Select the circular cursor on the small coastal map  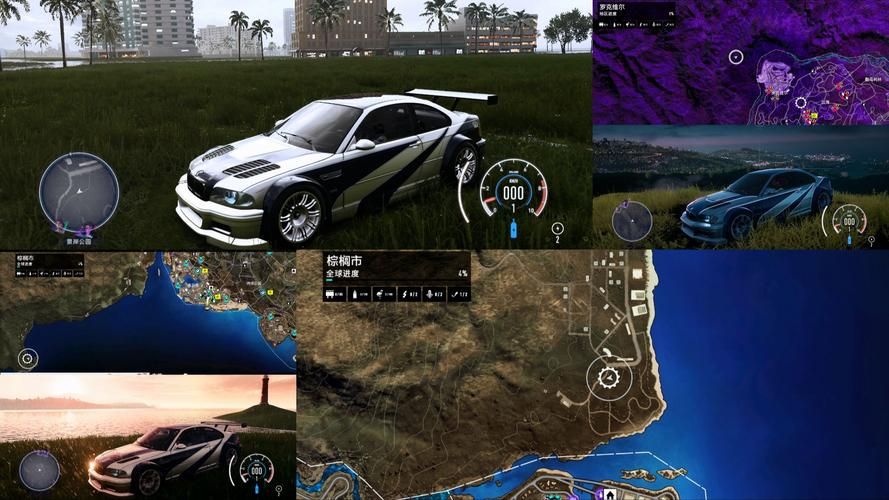[x=28, y=358]
